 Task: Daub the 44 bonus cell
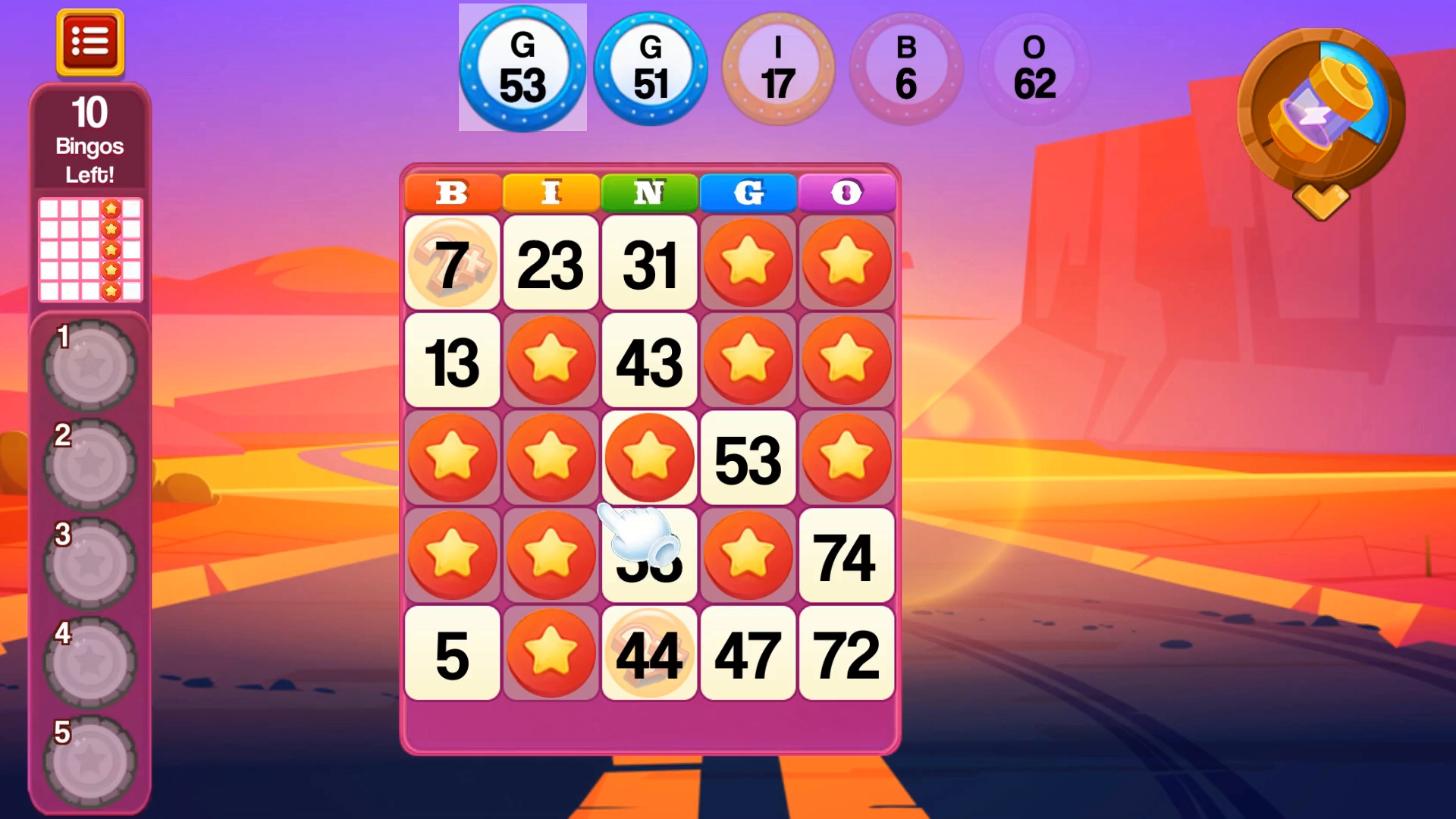click(649, 653)
